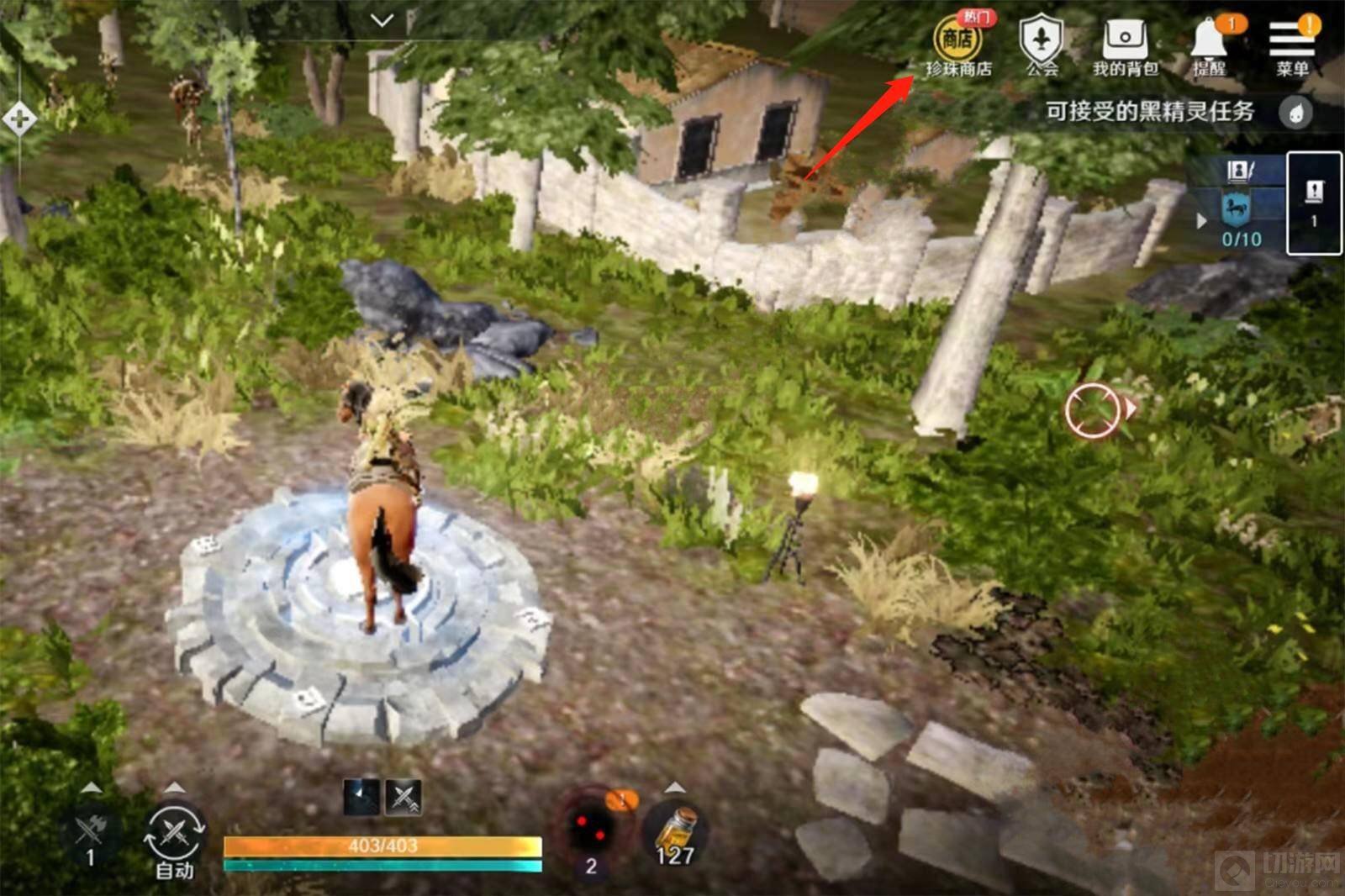Image resolution: width=1345 pixels, height=896 pixels.
Task: Expand the arrow above the potion bottle
Action: point(675,788)
